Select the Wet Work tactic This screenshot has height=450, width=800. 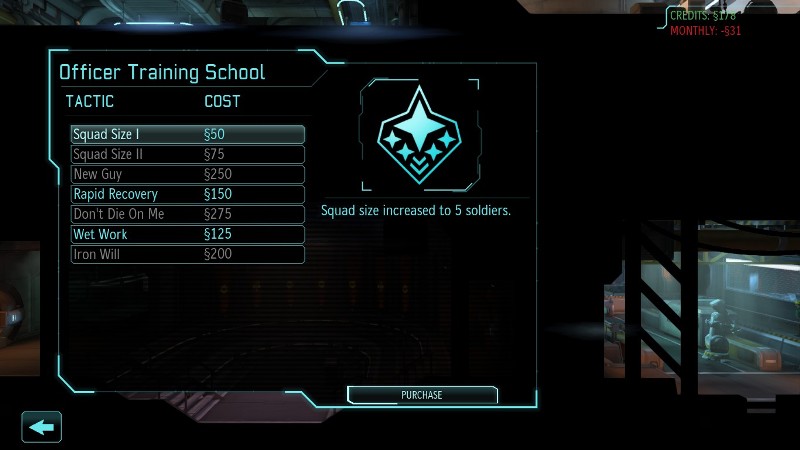pyautogui.click(x=187, y=234)
